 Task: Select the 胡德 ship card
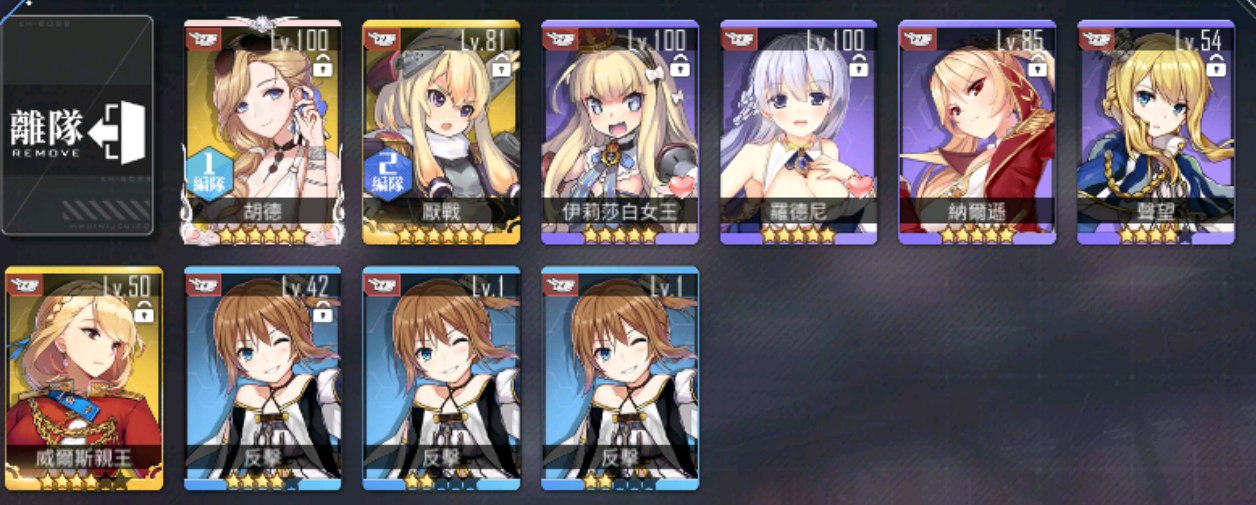(x=263, y=131)
